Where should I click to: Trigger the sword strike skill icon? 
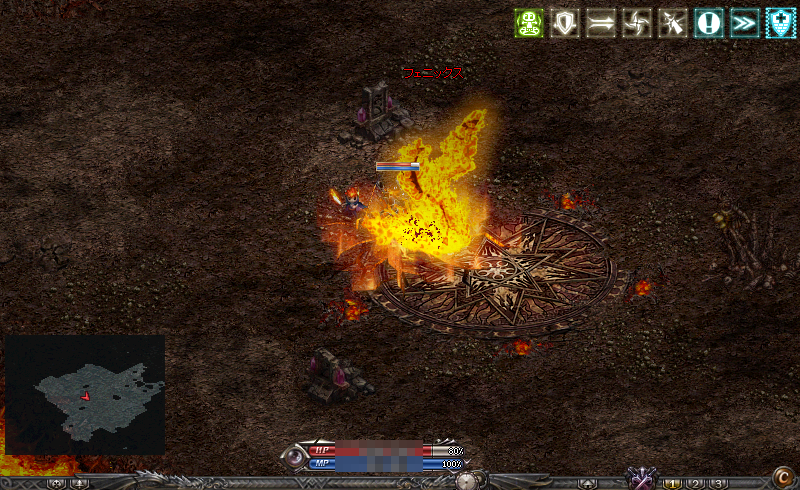(672, 23)
